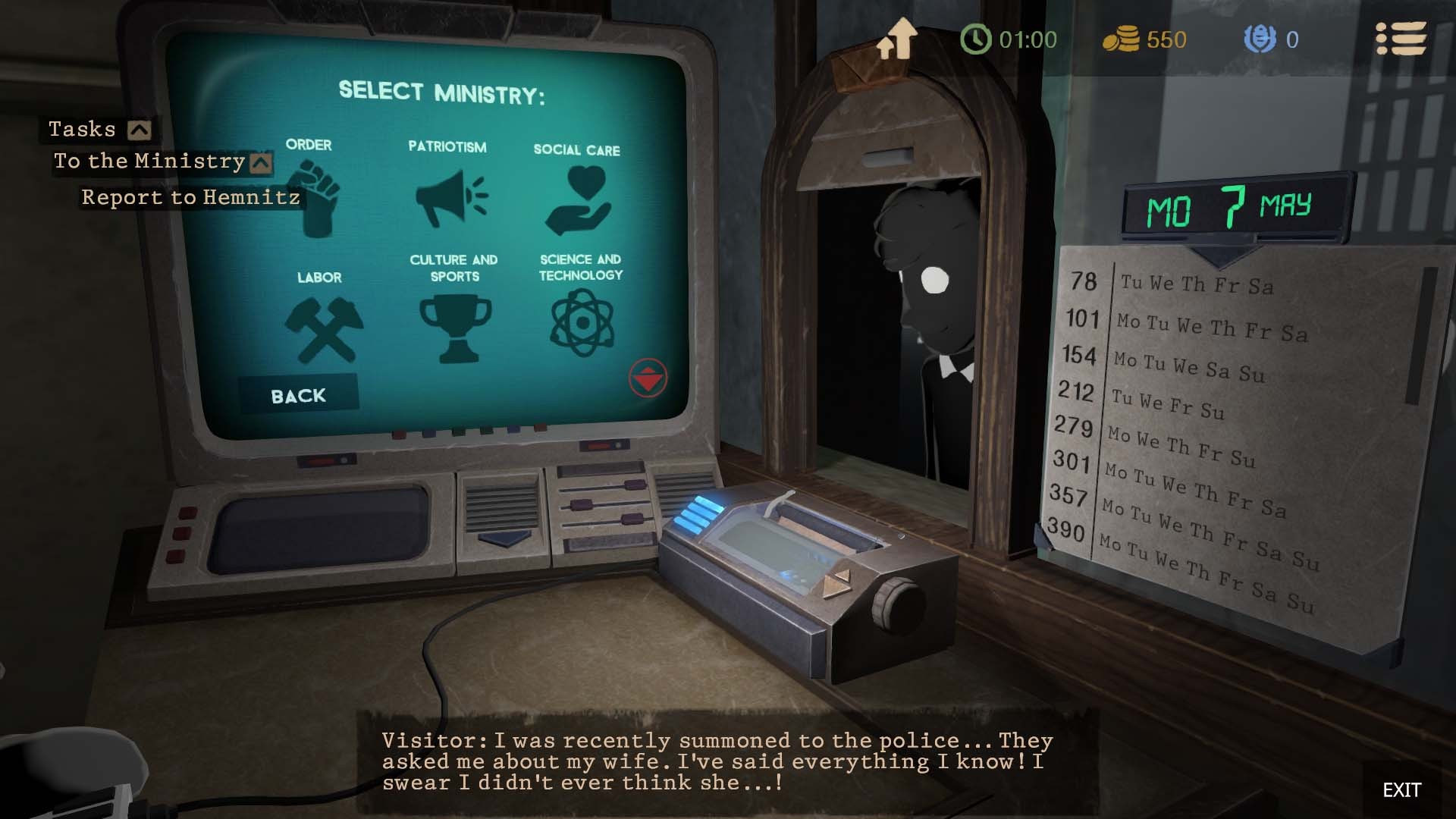Open the menu list icon top right
Viewport: 1456px width, 819px height.
[1402, 39]
